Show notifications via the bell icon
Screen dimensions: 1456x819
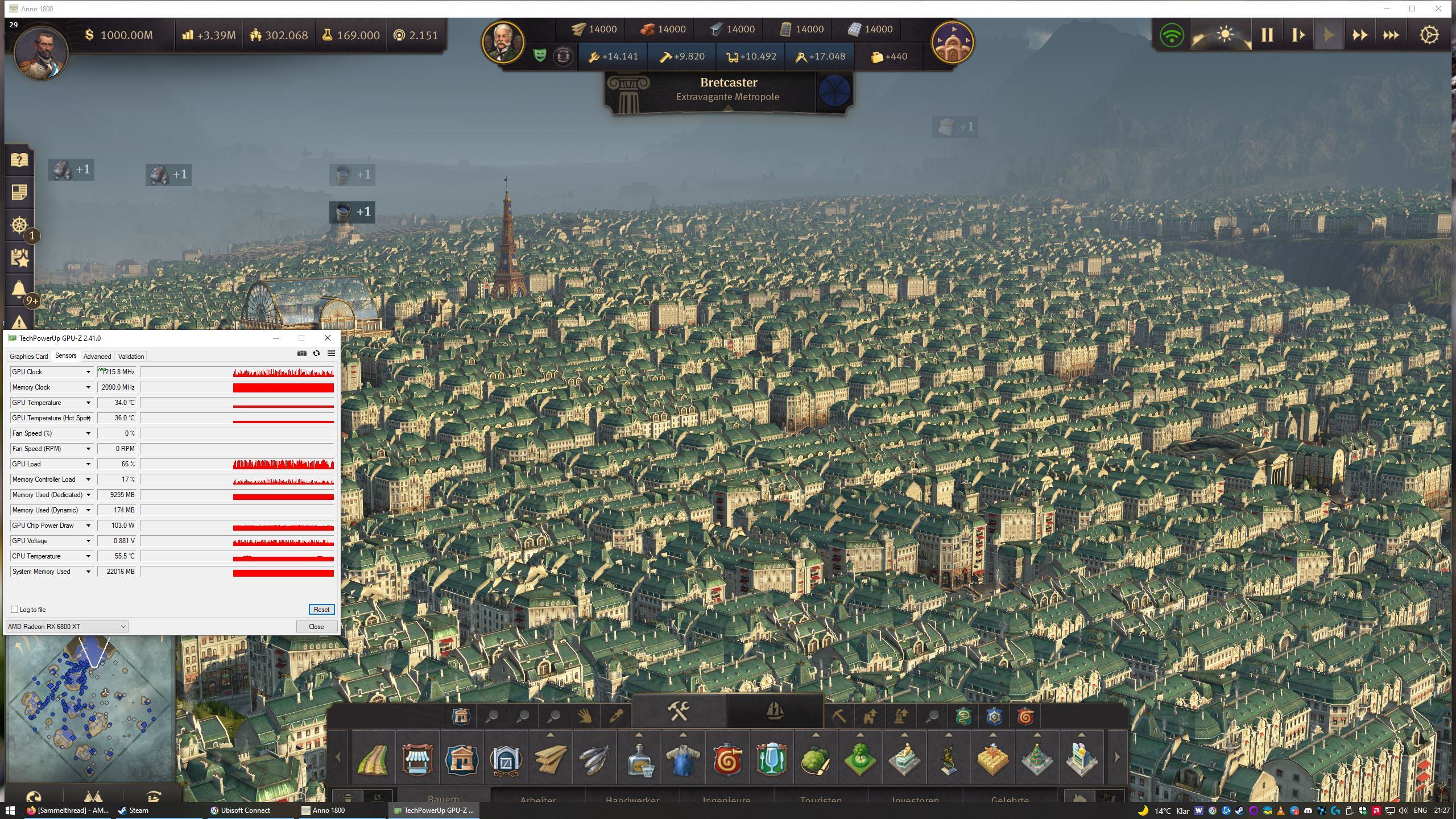[19, 290]
